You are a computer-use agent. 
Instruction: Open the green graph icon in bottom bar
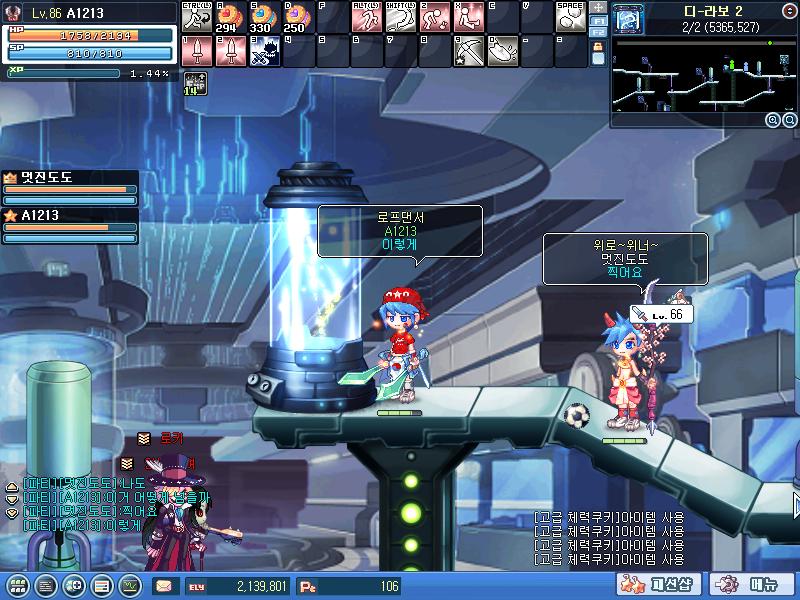click(129, 585)
